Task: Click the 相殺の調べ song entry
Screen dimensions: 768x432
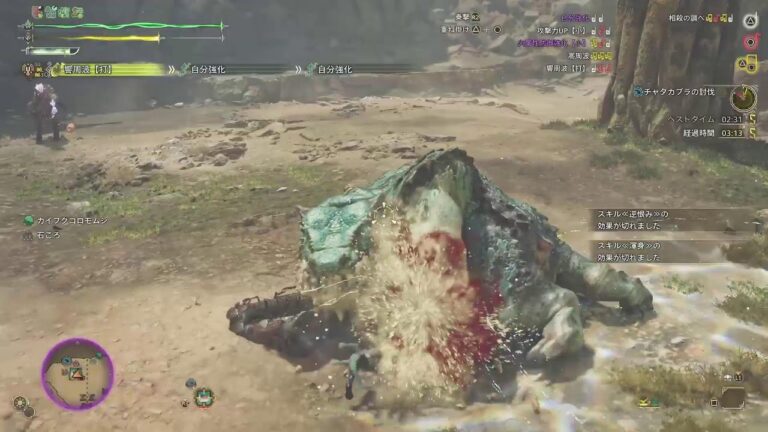Action: tap(700, 18)
